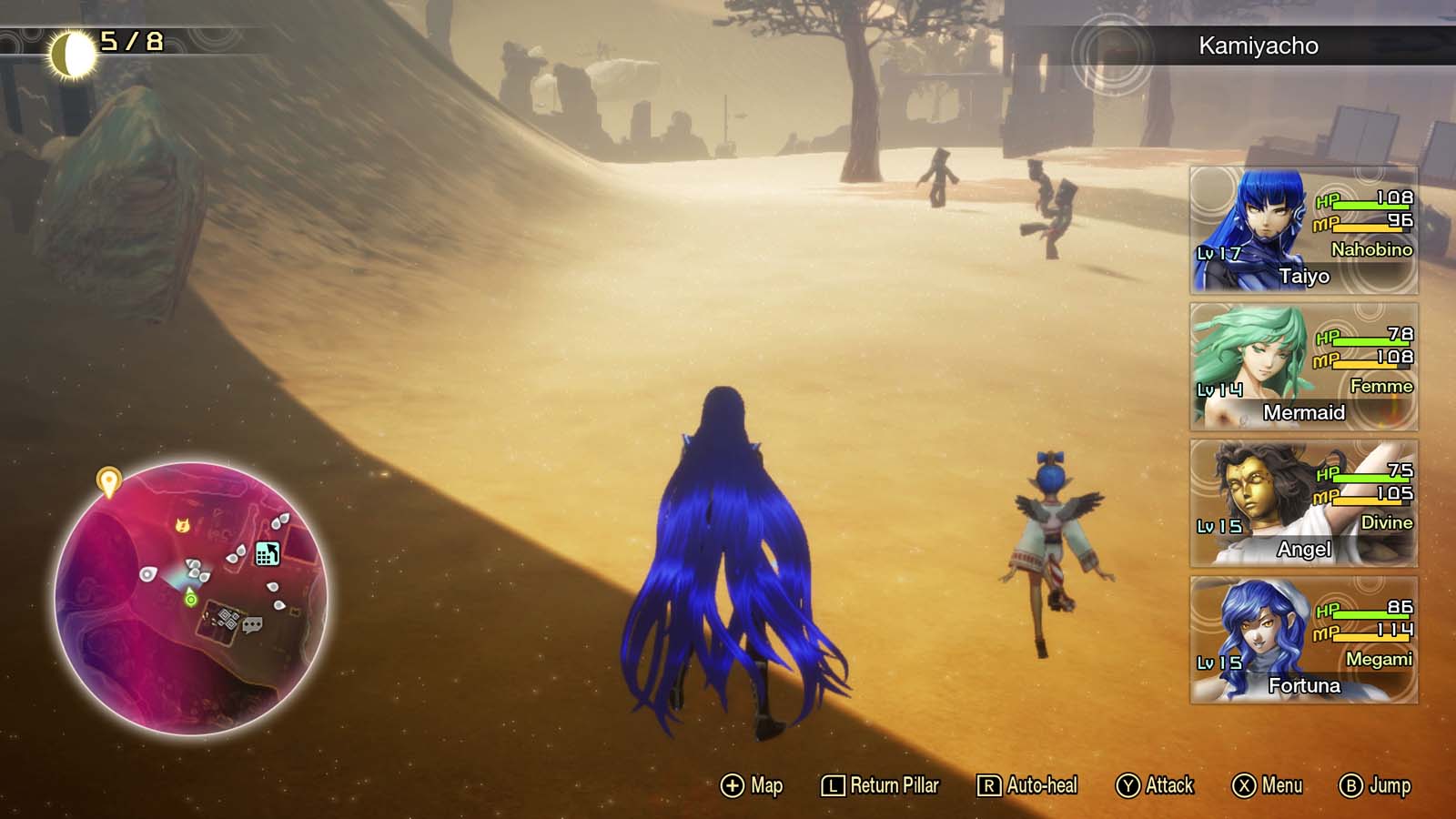Select the yellow destination pin above the minimap
The image size is (1456, 819).
click(x=108, y=480)
